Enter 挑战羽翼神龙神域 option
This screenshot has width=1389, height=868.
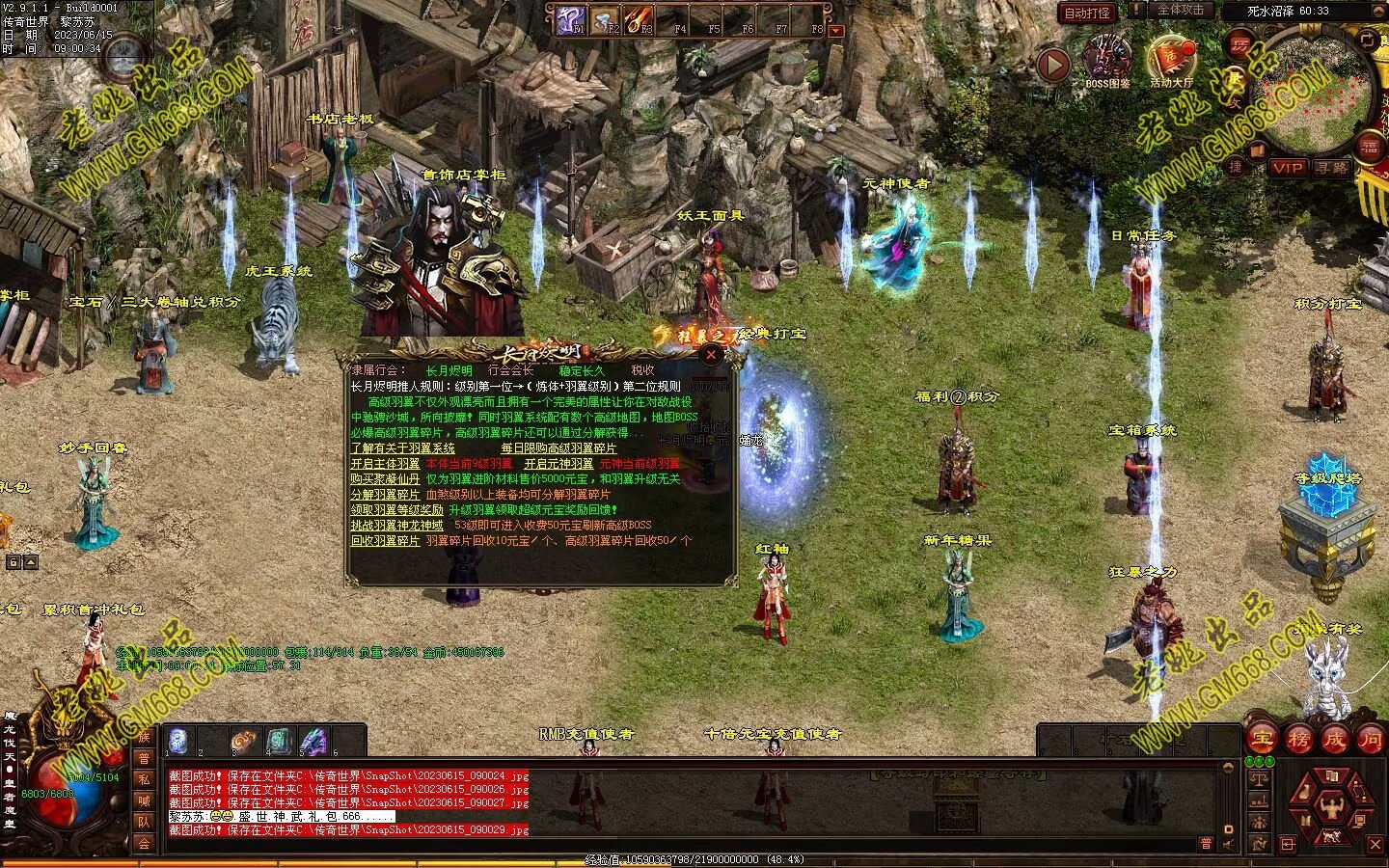point(396,526)
